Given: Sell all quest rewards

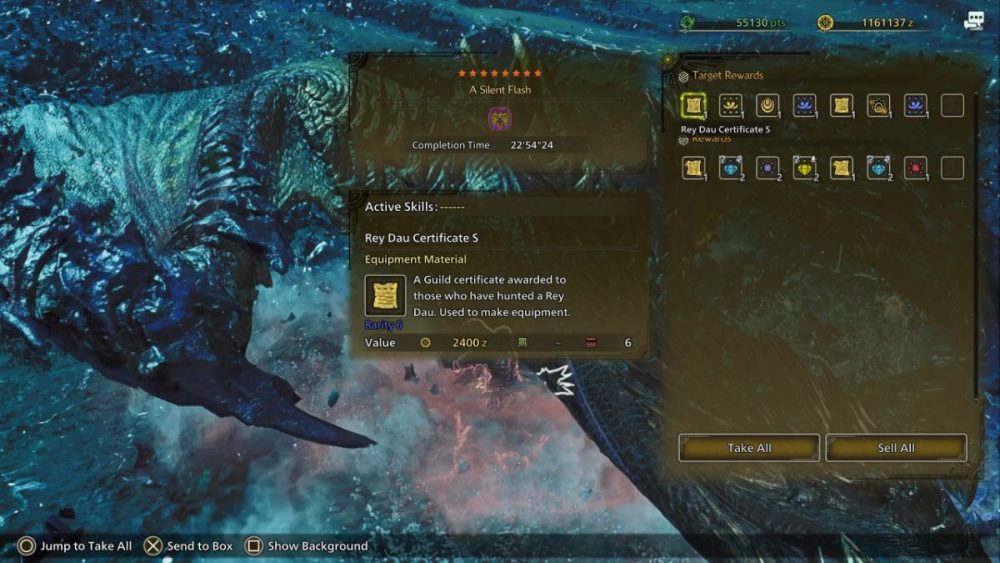Looking at the screenshot, I should coord(896,448).
